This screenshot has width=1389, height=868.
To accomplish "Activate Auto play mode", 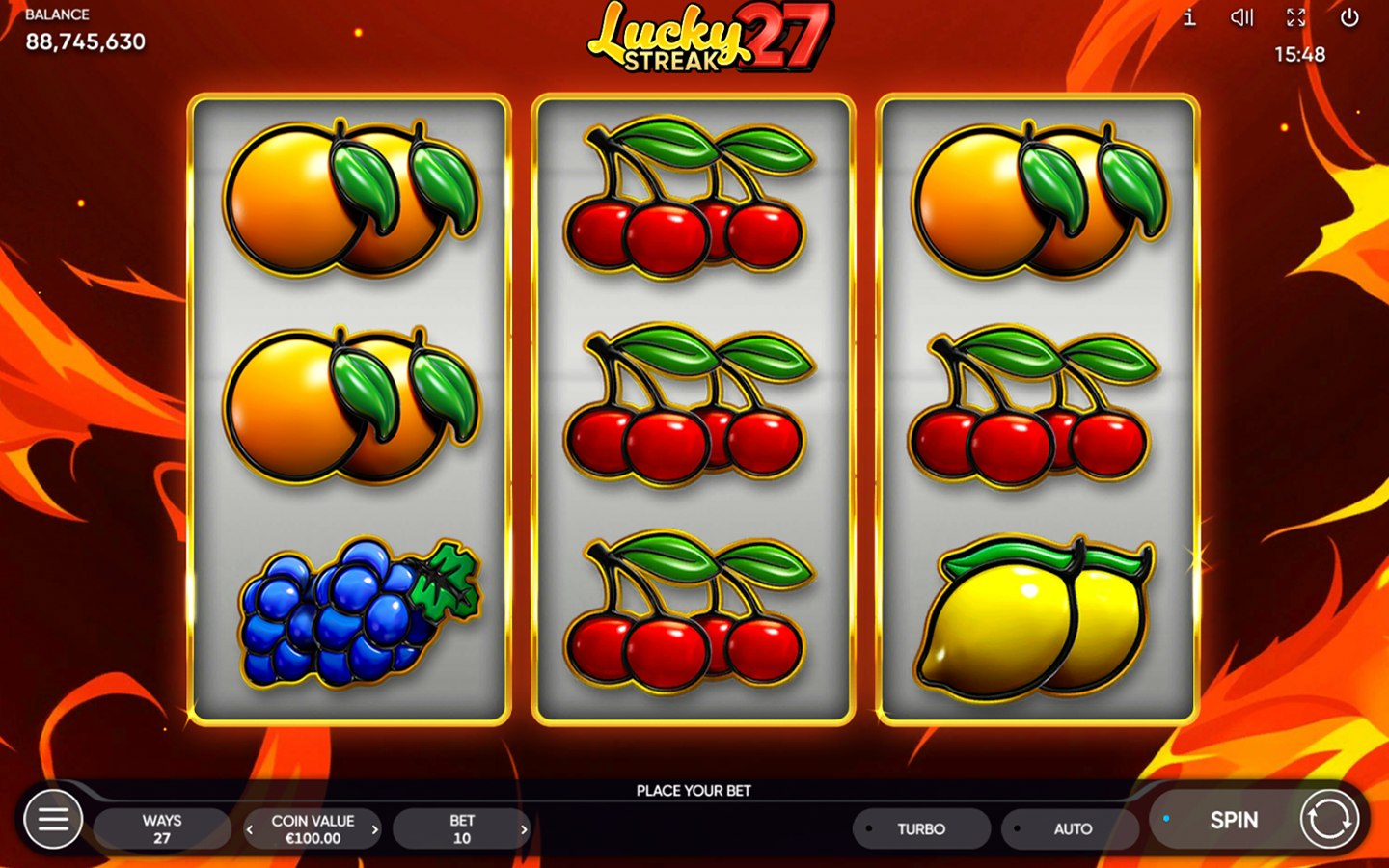I will pyautogui.click(x=1071, y=828).
